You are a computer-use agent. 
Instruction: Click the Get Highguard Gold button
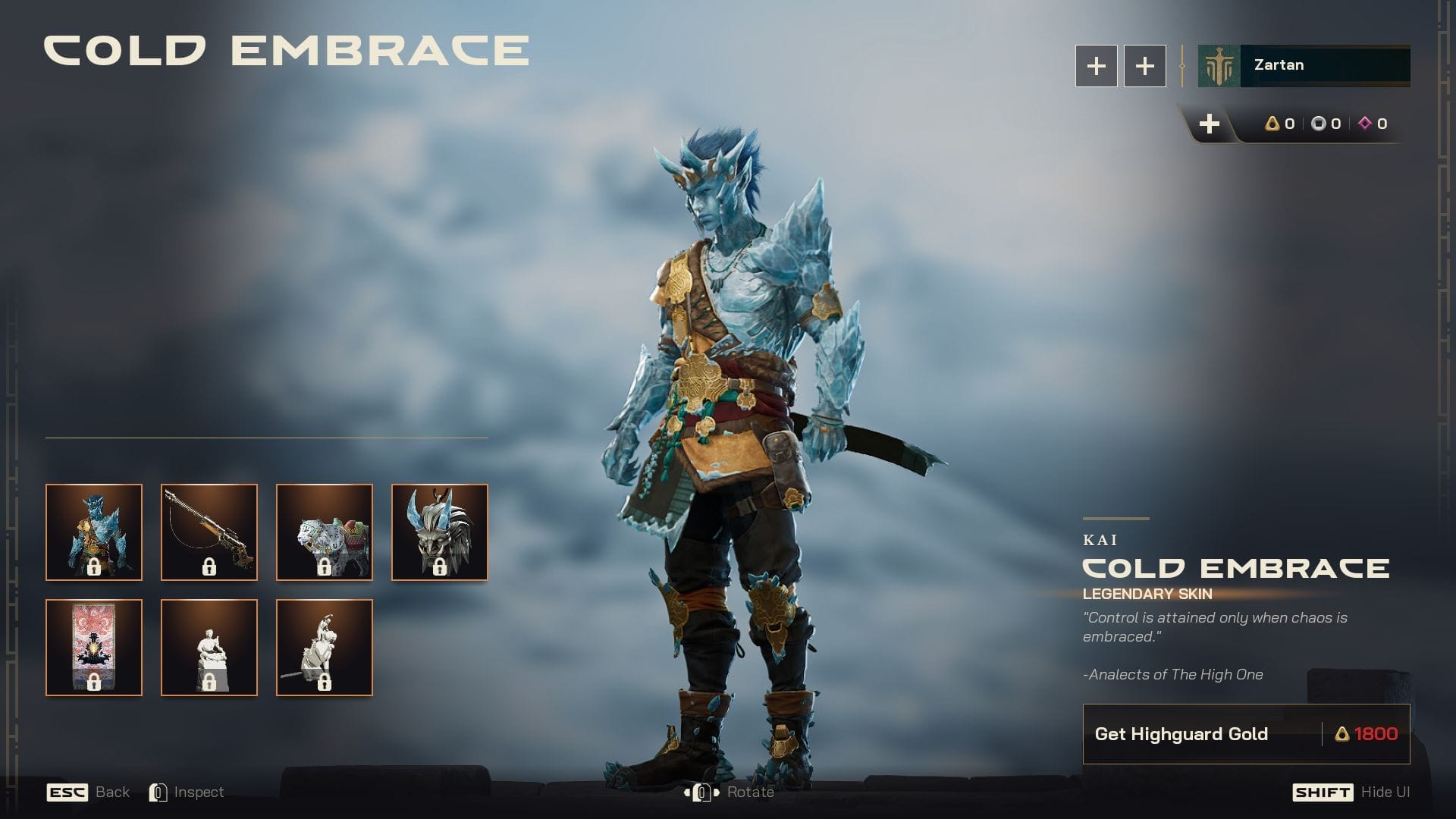pyautogui.click(x=1246, y=734)
